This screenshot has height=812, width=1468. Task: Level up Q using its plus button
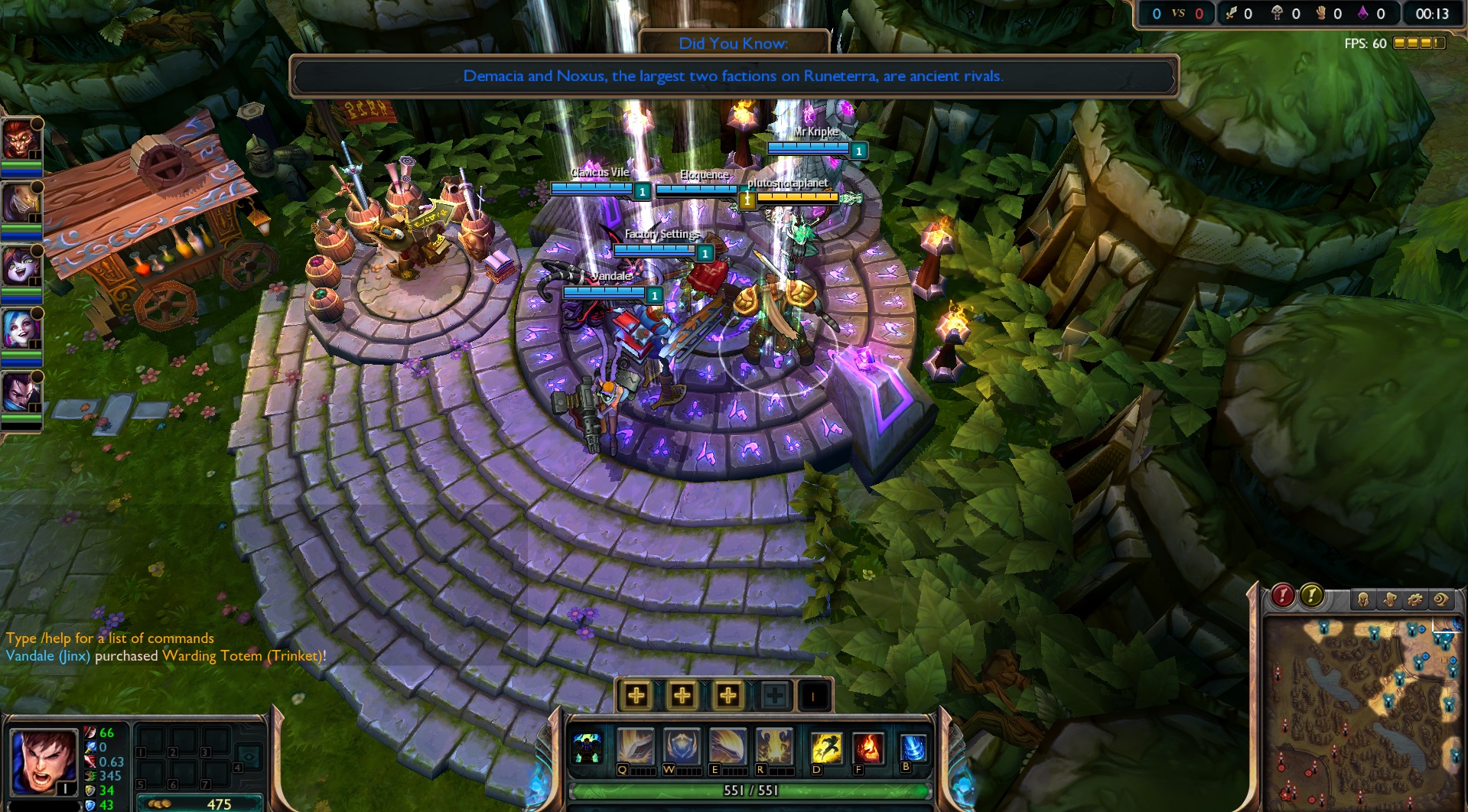click(636, 695)
